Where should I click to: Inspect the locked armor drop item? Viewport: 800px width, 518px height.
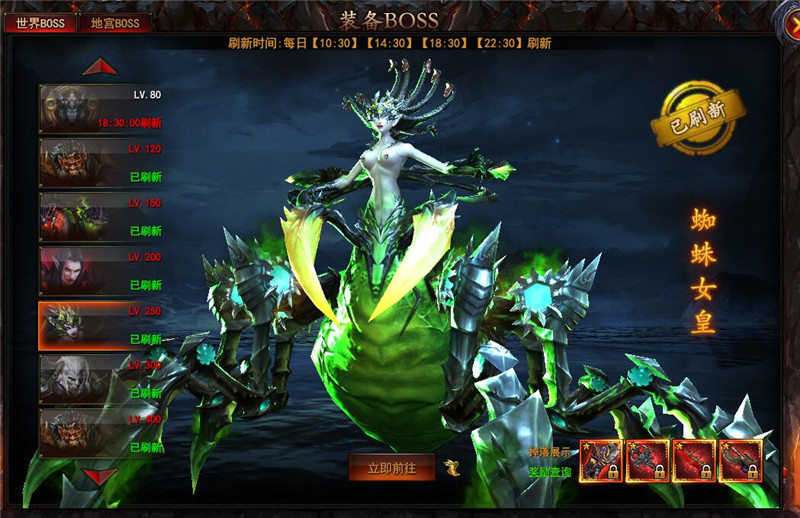[601, 460]
